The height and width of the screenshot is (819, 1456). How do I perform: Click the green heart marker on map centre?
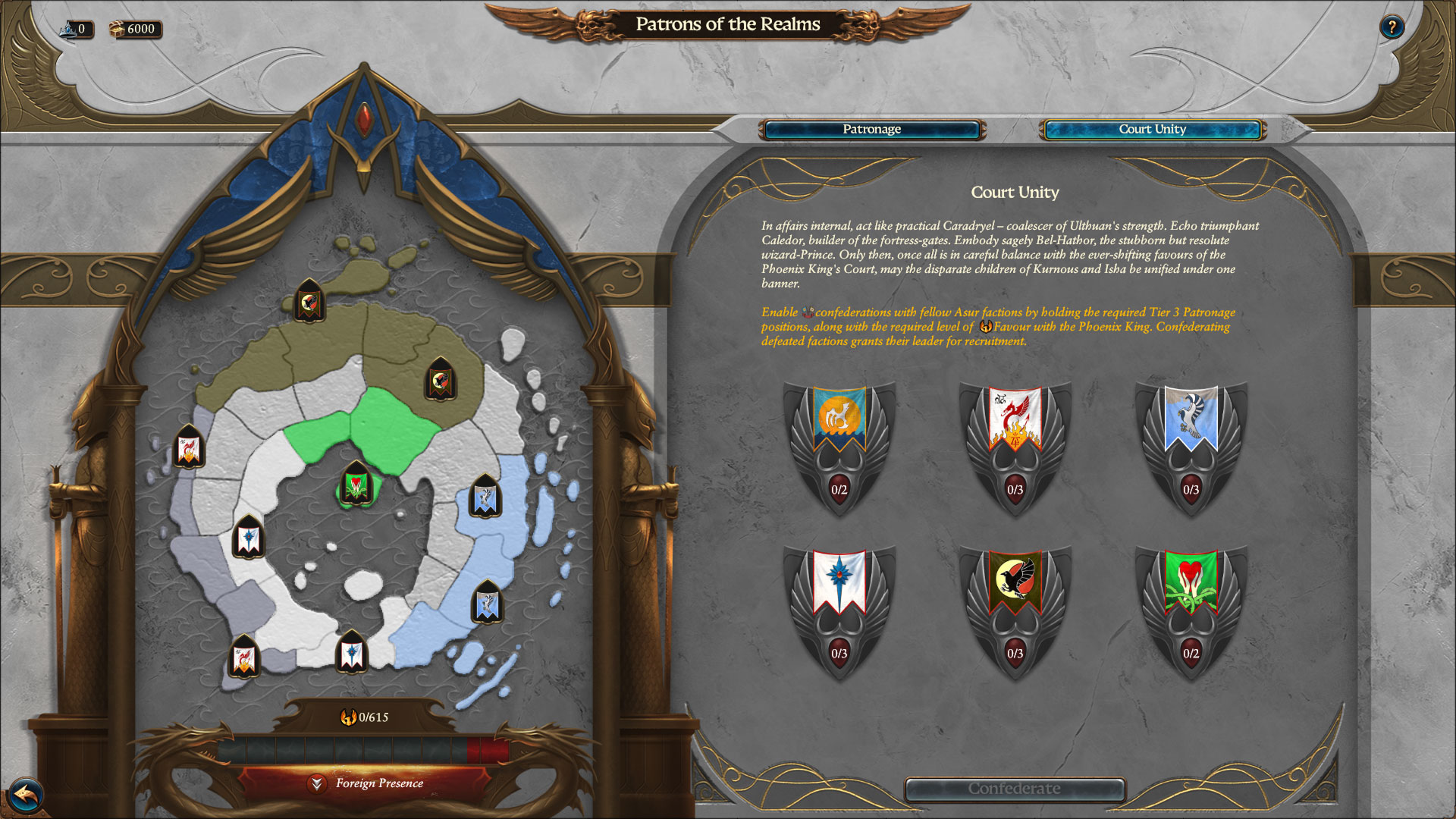tap(355, 485)
